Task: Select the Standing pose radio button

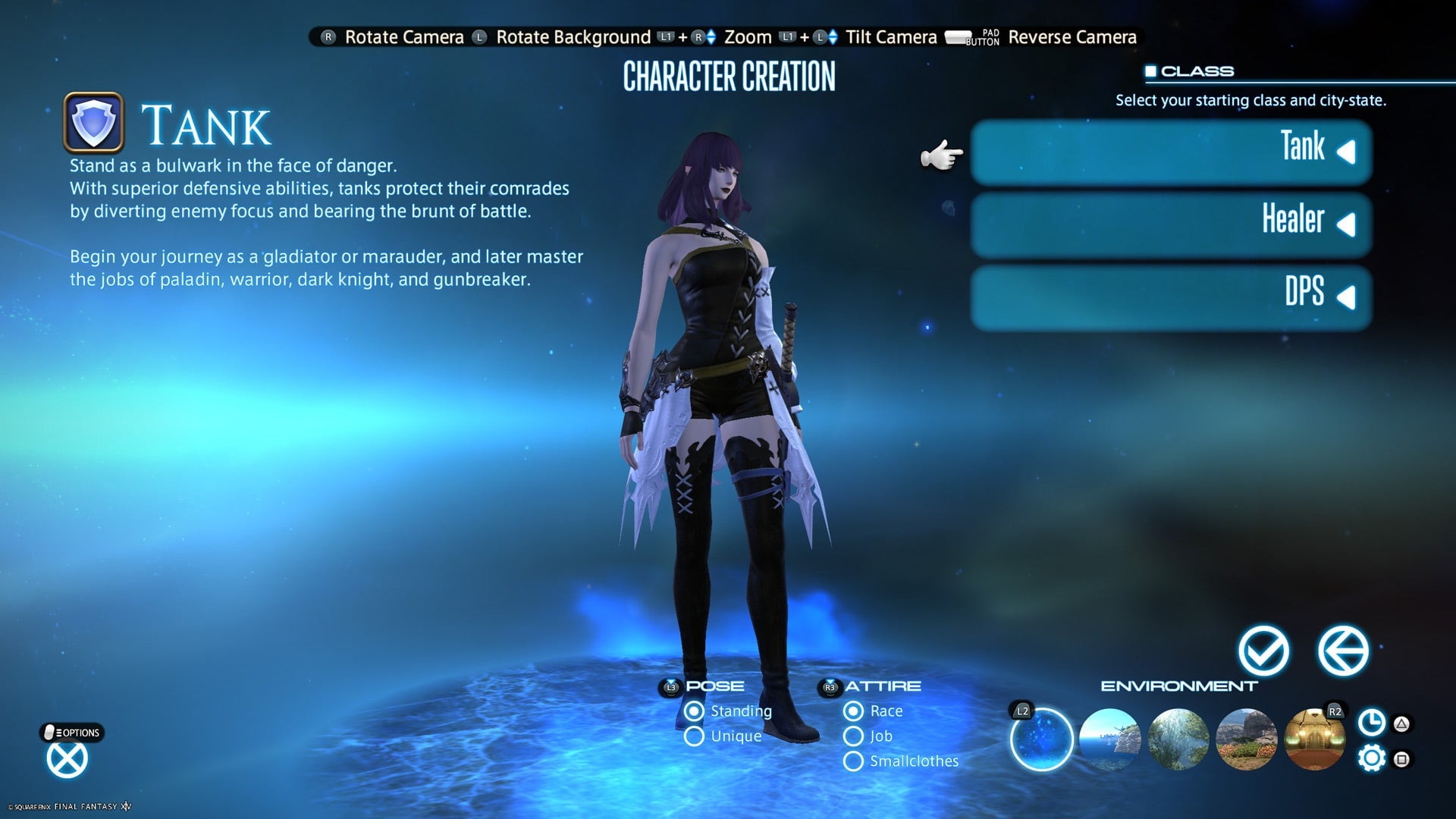Action: coord(694,711)
